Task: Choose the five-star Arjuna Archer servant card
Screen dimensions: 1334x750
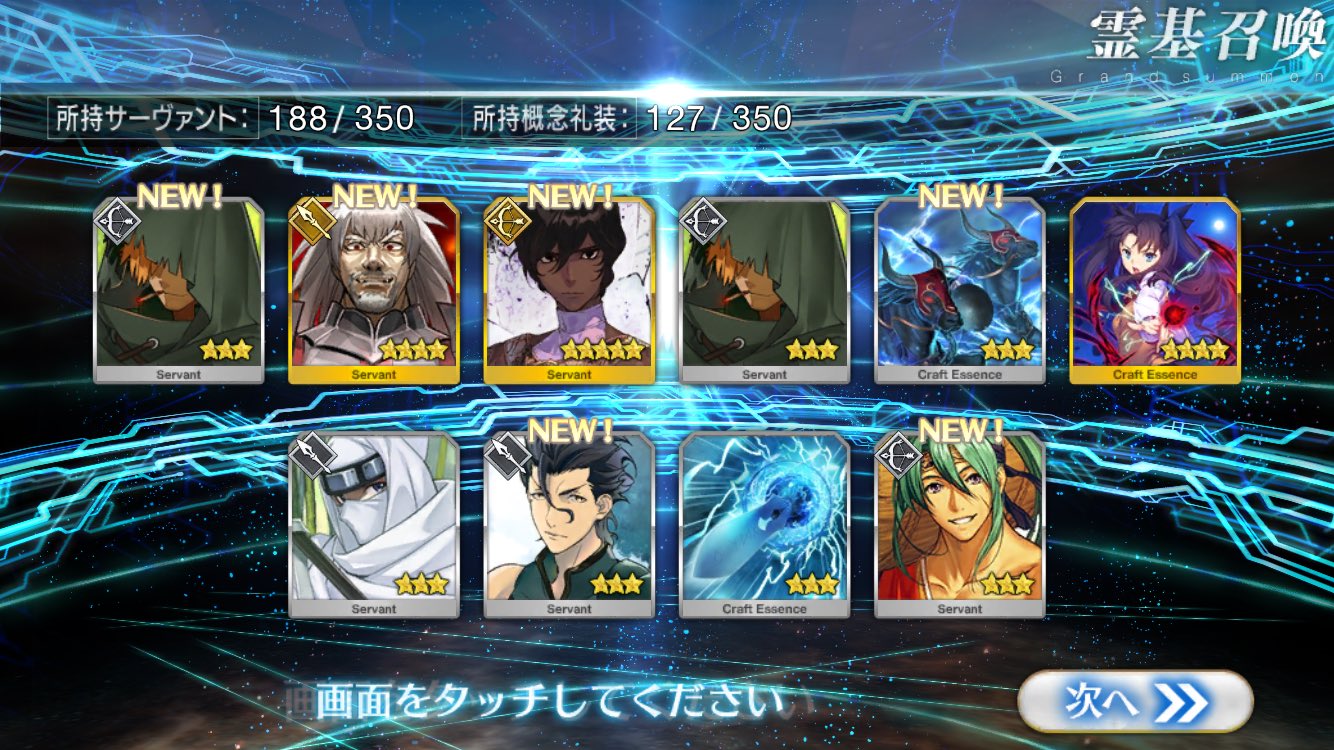Action: (569, 290)
